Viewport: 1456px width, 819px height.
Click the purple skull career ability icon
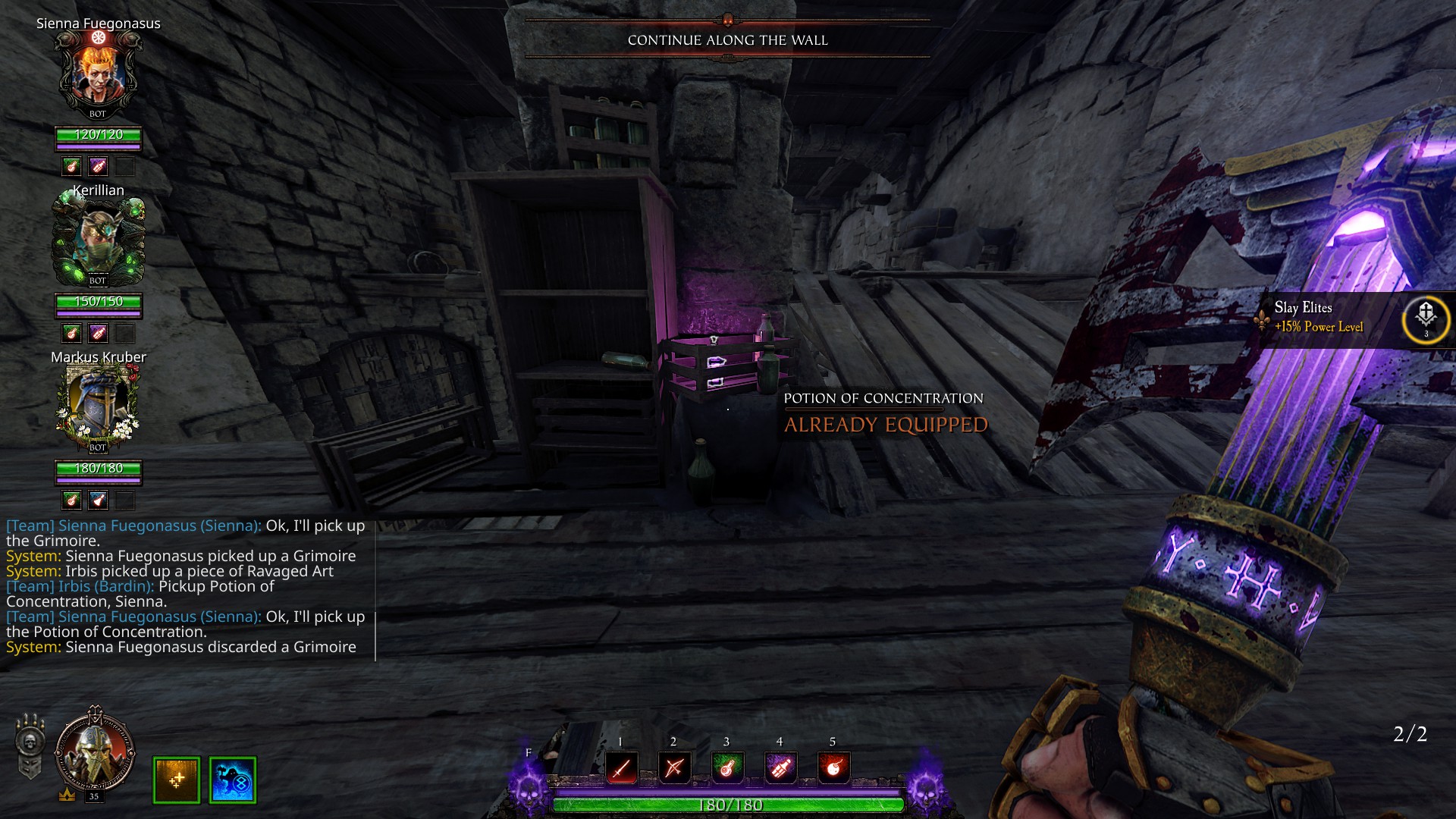coord(529,785)
